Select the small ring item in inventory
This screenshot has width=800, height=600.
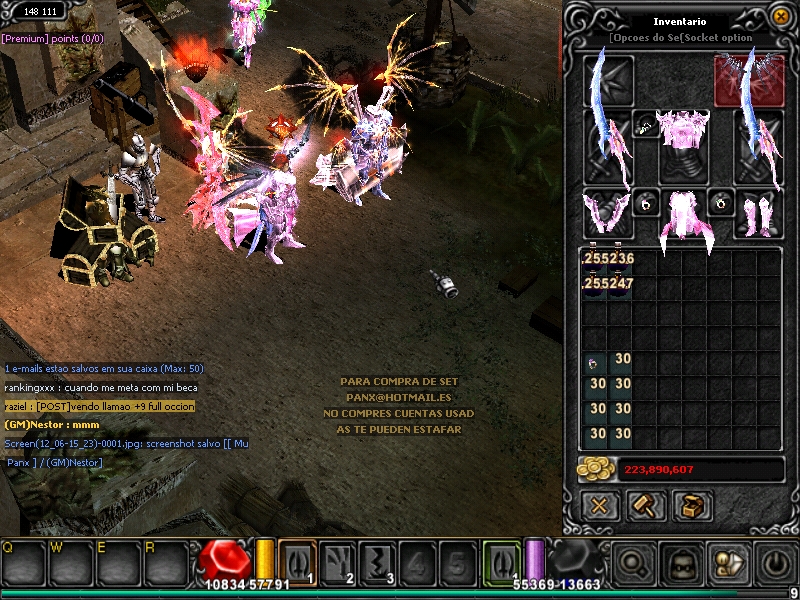pos(594,361)
